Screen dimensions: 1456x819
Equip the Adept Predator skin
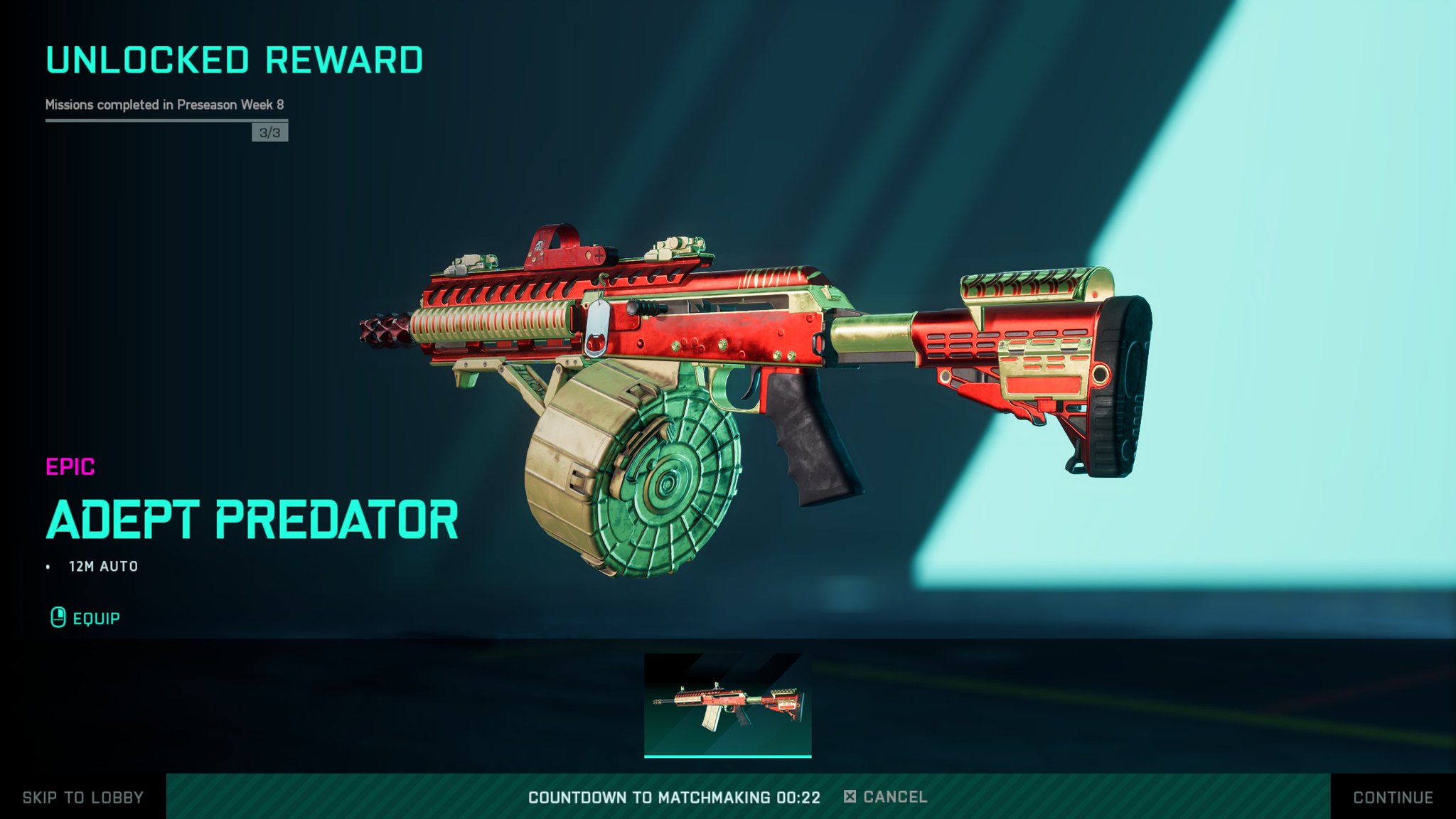86,619
